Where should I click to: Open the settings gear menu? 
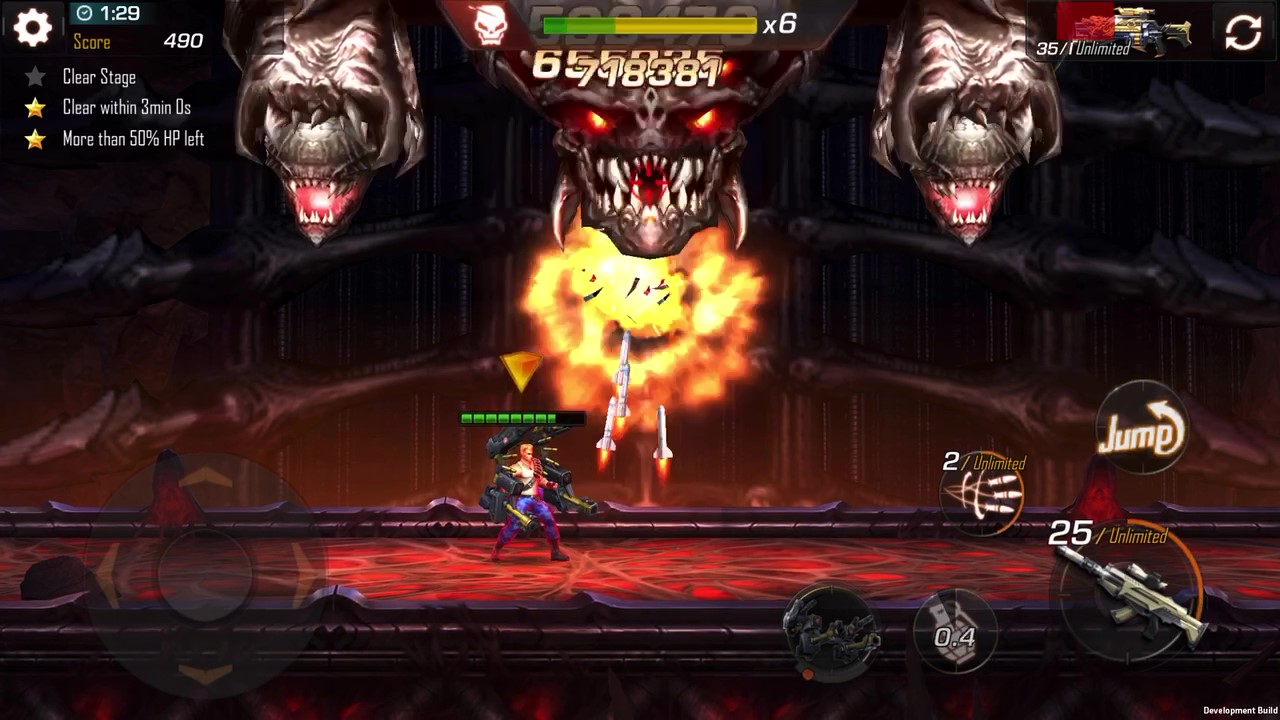tap(32, 28)
